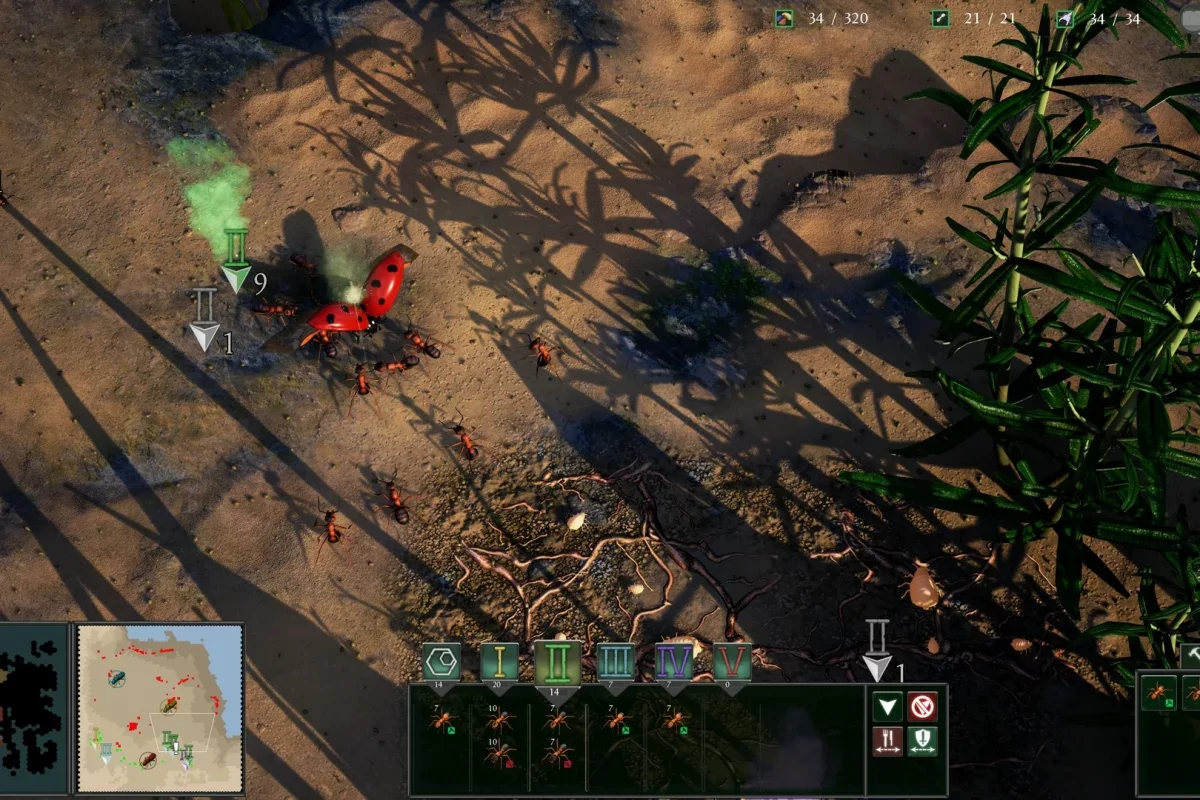
Task: Open the hammer build tab
Action: (x=1191, y=655)
